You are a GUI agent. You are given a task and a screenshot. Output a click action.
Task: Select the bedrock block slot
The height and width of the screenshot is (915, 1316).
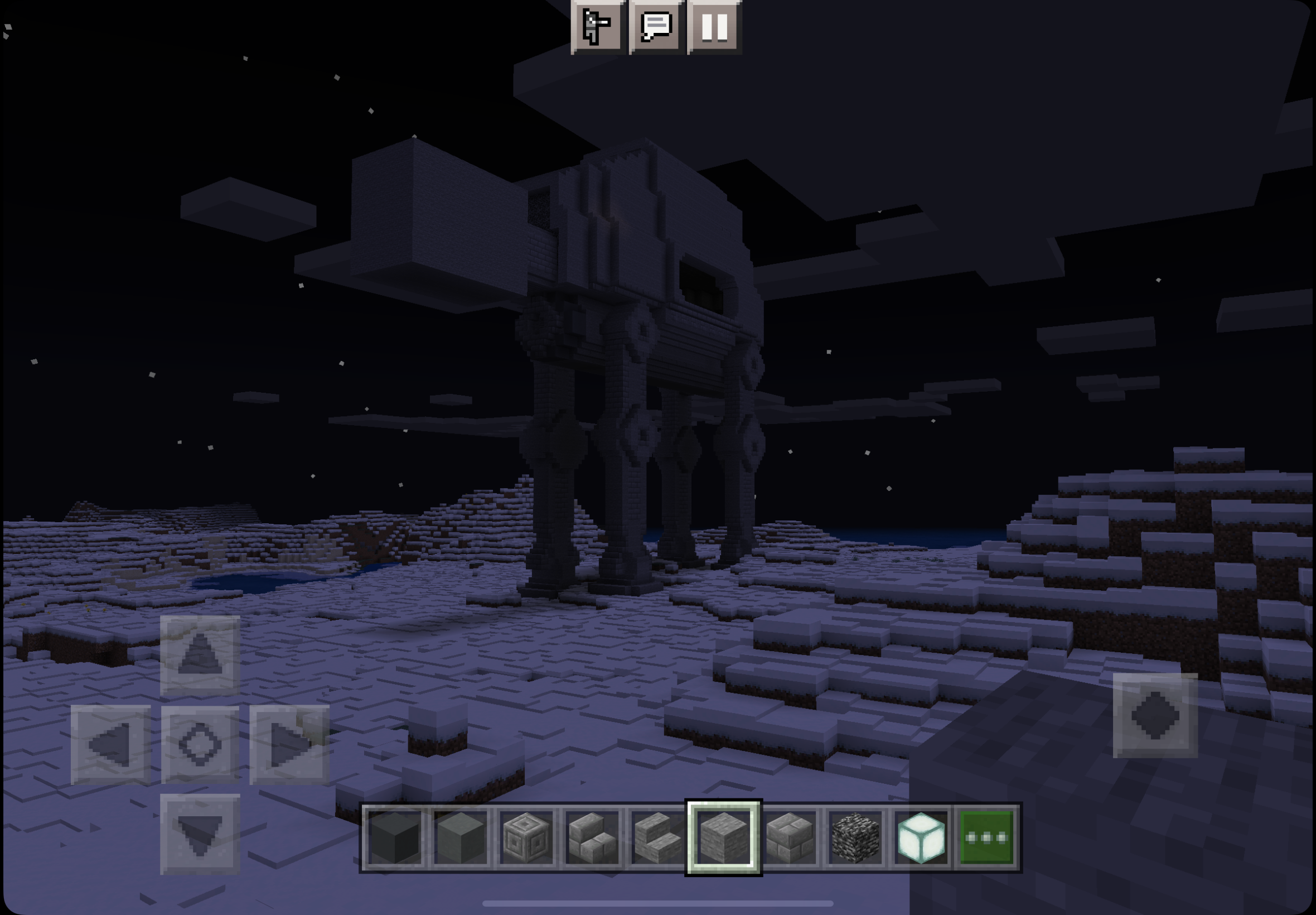855,837
